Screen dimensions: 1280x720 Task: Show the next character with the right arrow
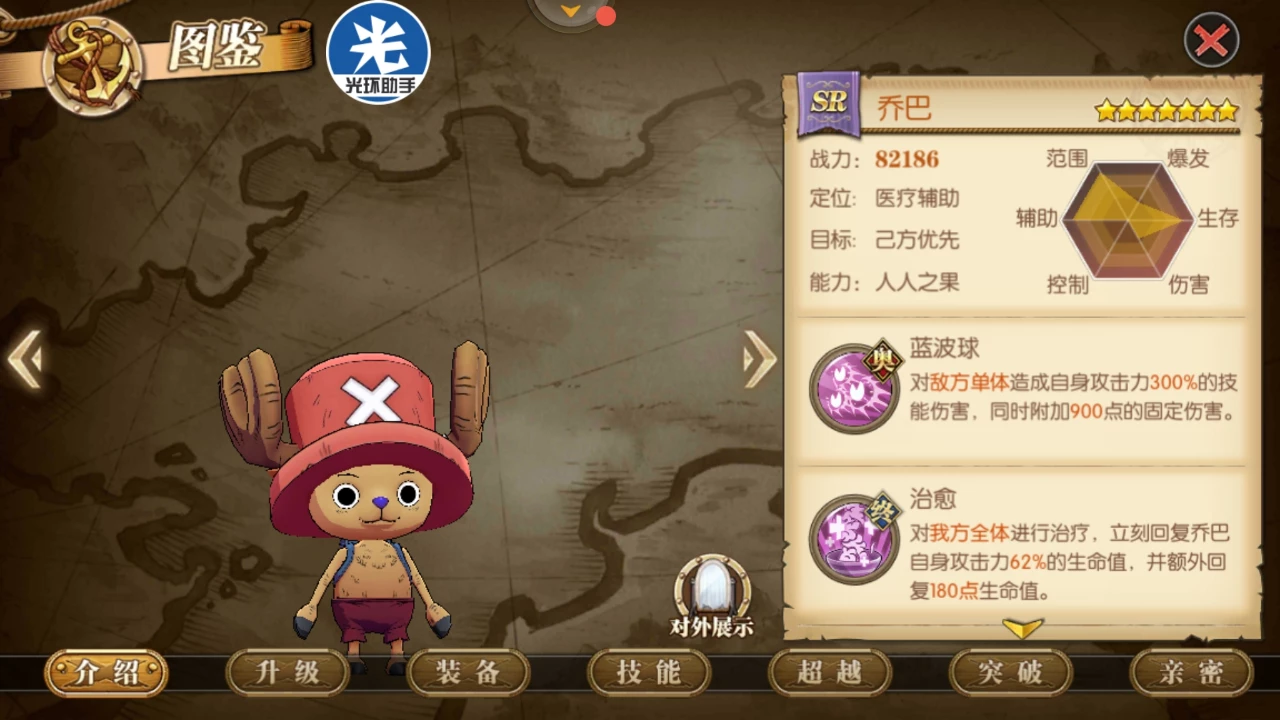tap(760, 358)
